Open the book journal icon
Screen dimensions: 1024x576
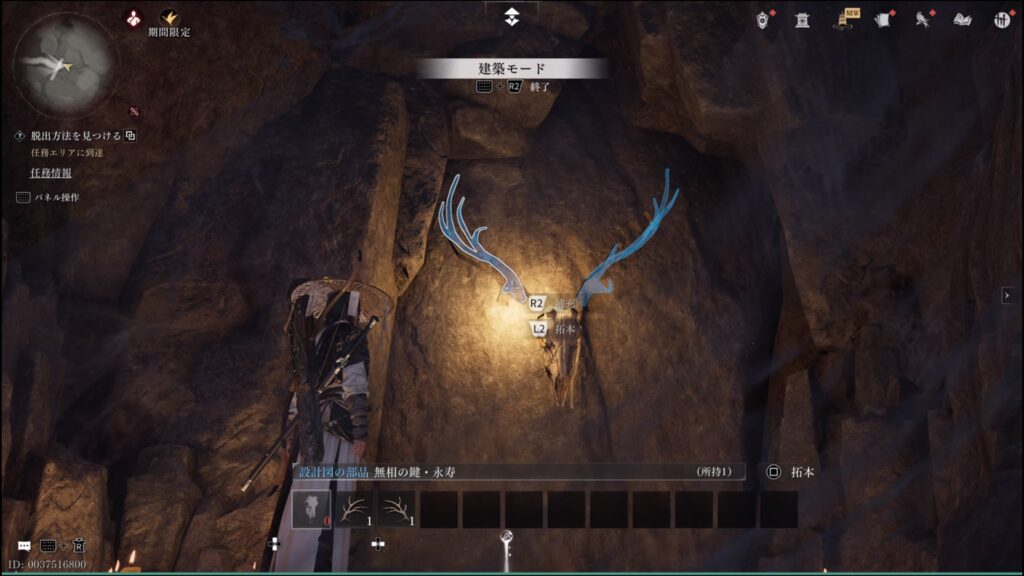tap(962, 19)
